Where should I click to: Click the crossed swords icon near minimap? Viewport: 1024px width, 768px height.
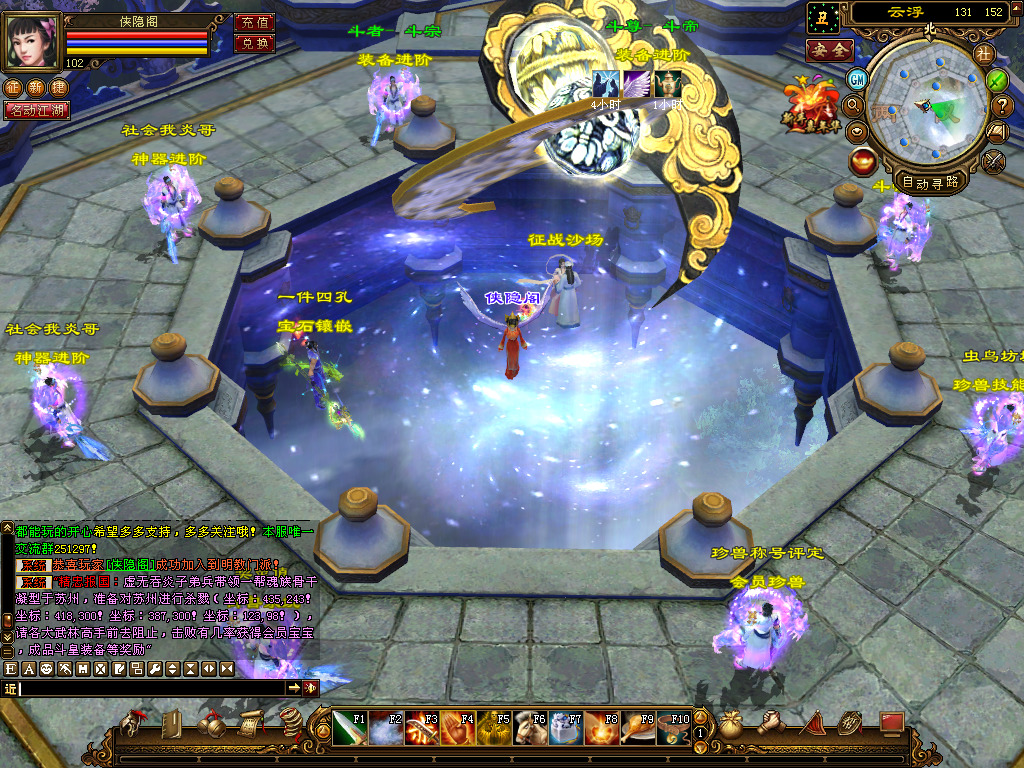(x=993, y=159)
